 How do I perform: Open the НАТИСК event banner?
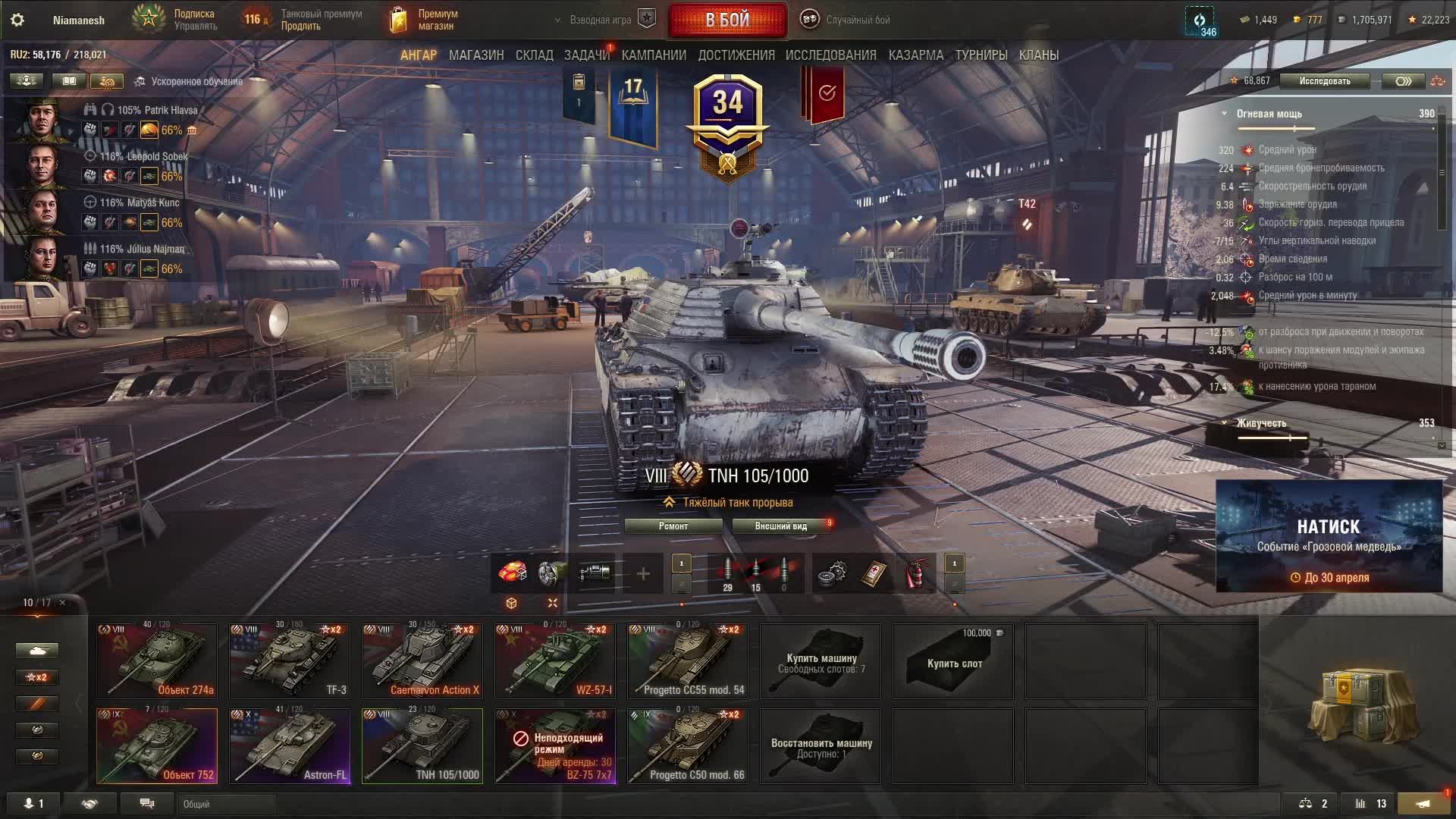point(1329,535)
